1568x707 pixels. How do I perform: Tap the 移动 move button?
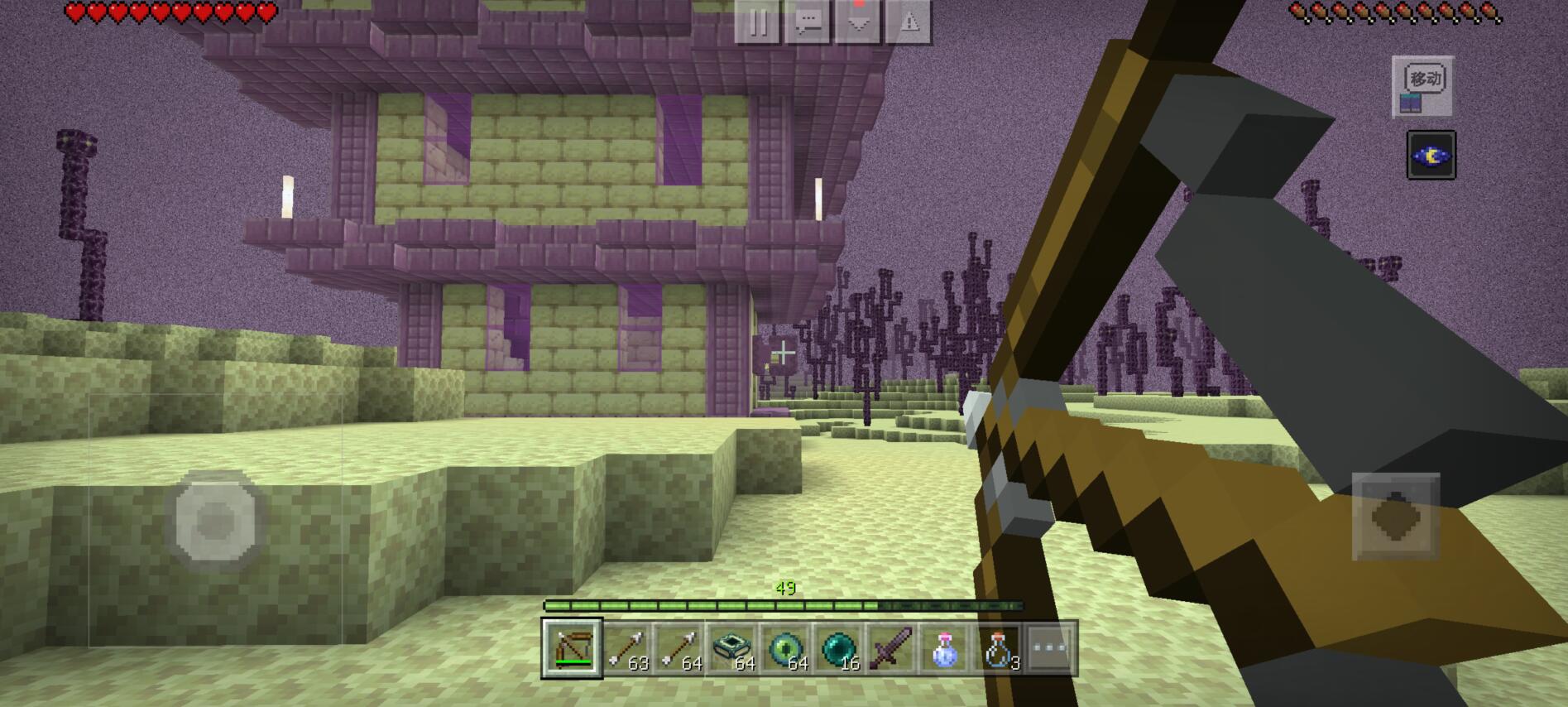1422,85
